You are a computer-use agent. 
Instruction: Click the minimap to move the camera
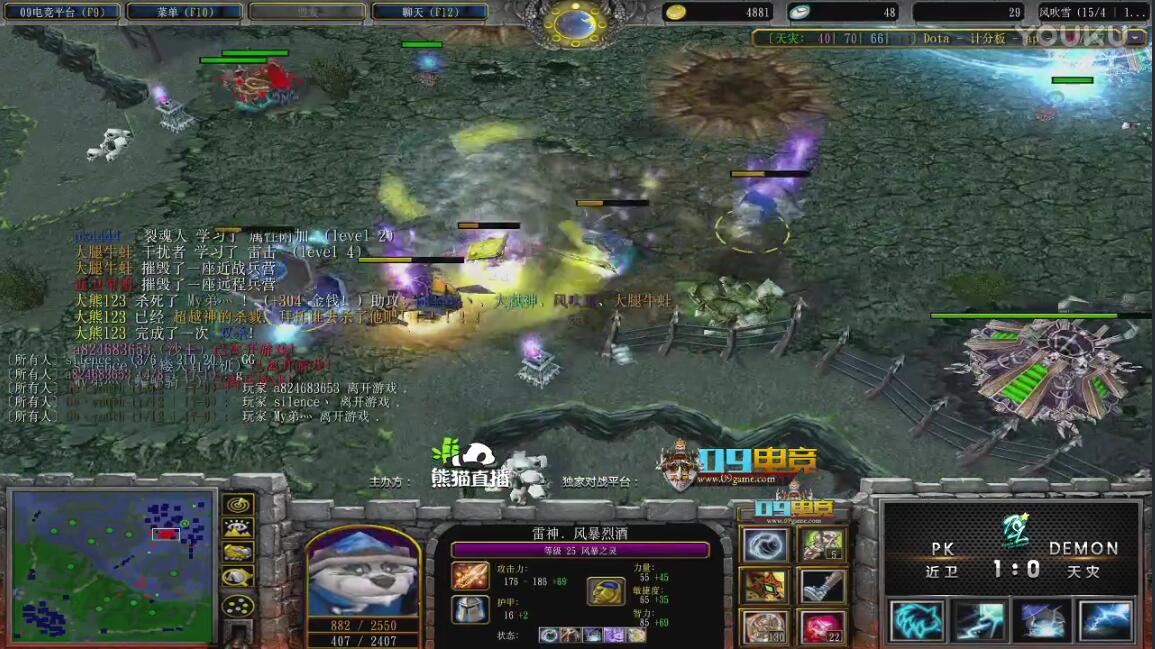coord(112,566)
